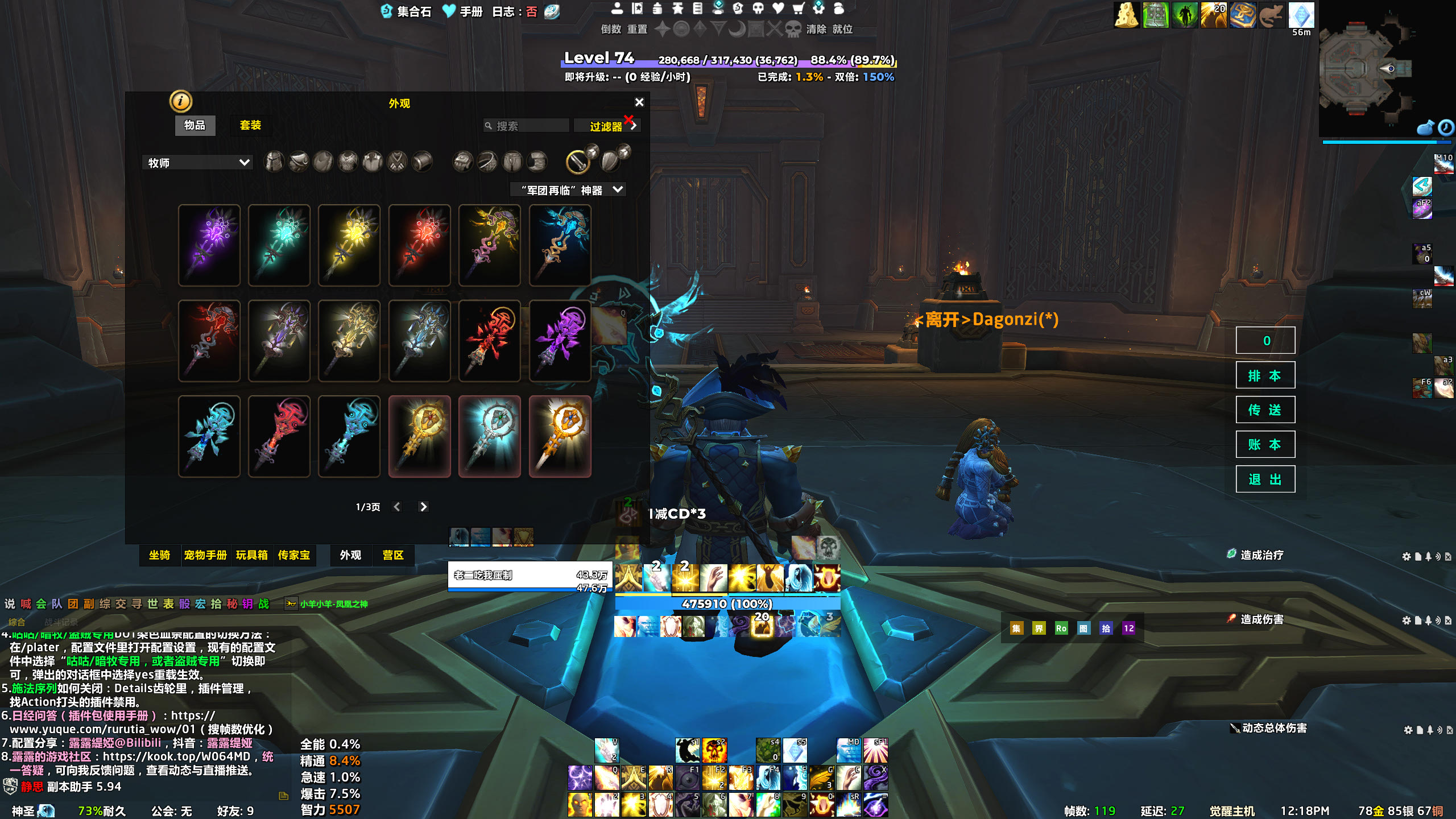Choose the red glowing staff appearance
Screen dimensions: 1456x819
coord(420,245)
